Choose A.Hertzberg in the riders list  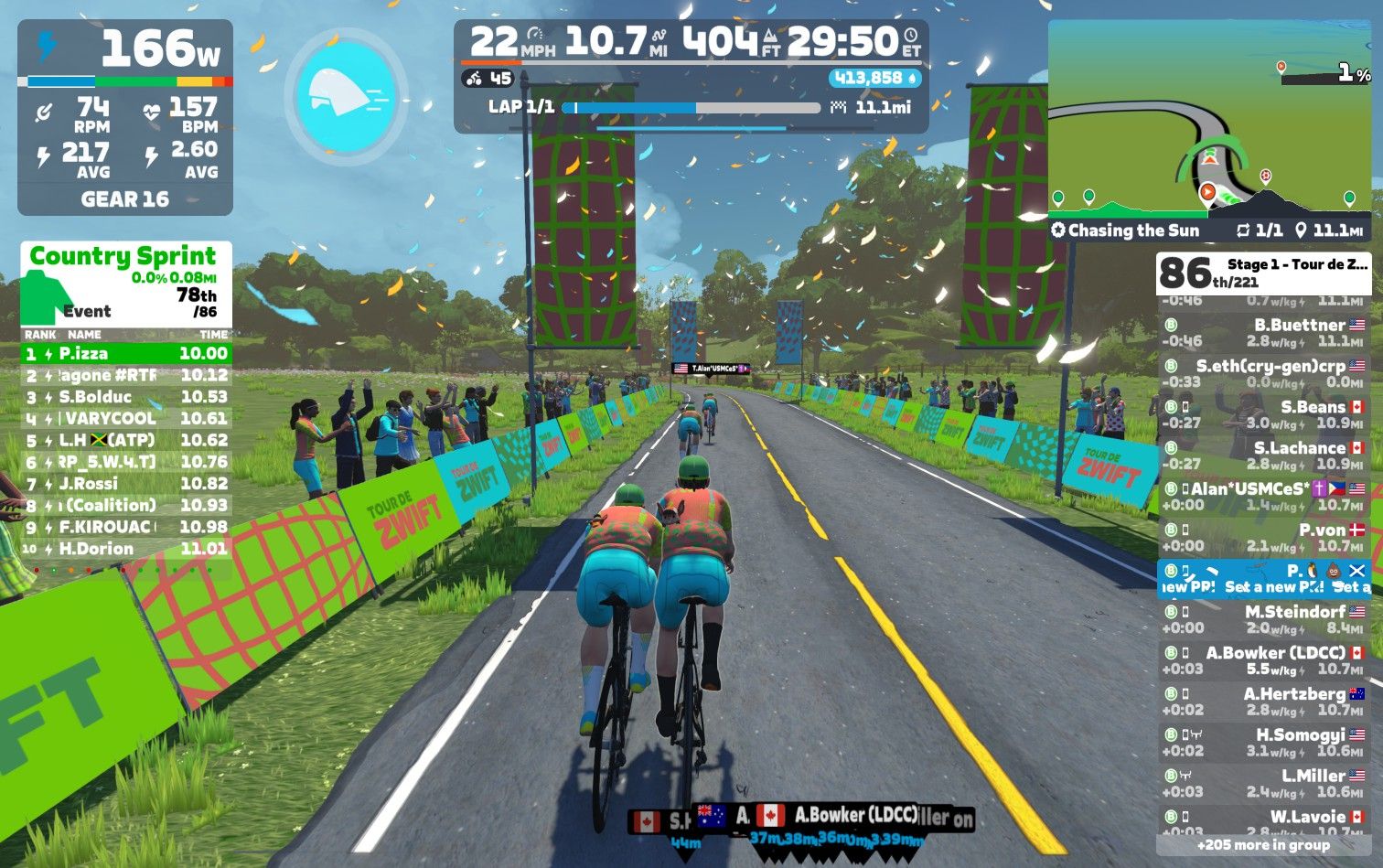1264,702
